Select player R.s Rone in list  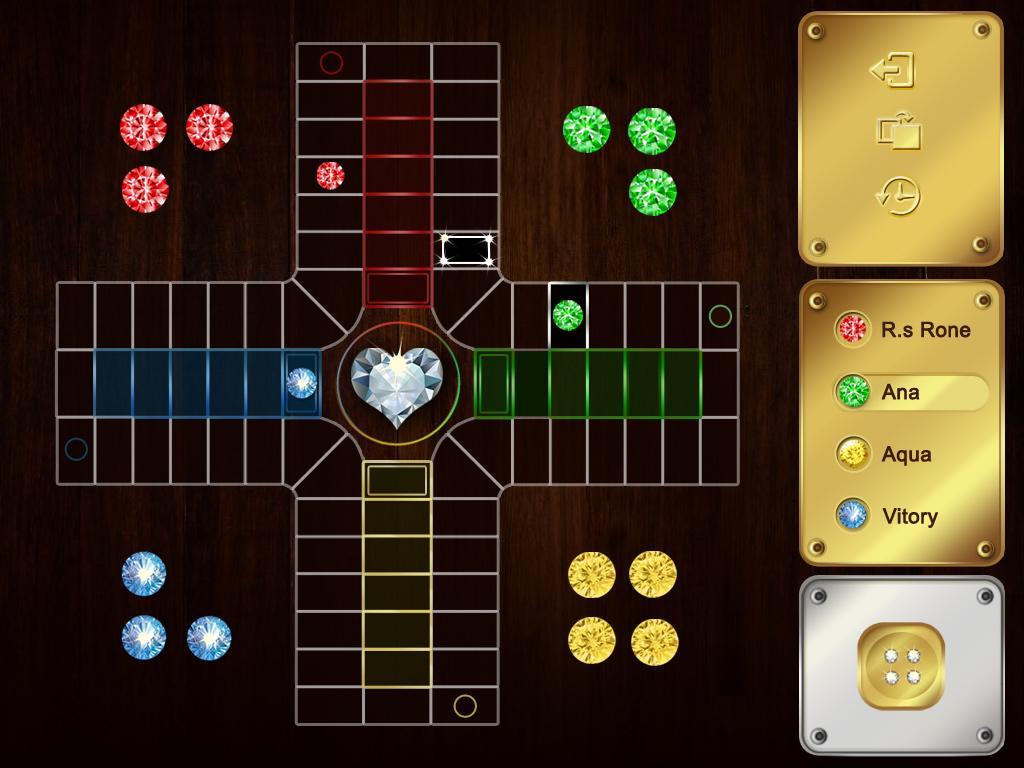[x=906, y=329]
